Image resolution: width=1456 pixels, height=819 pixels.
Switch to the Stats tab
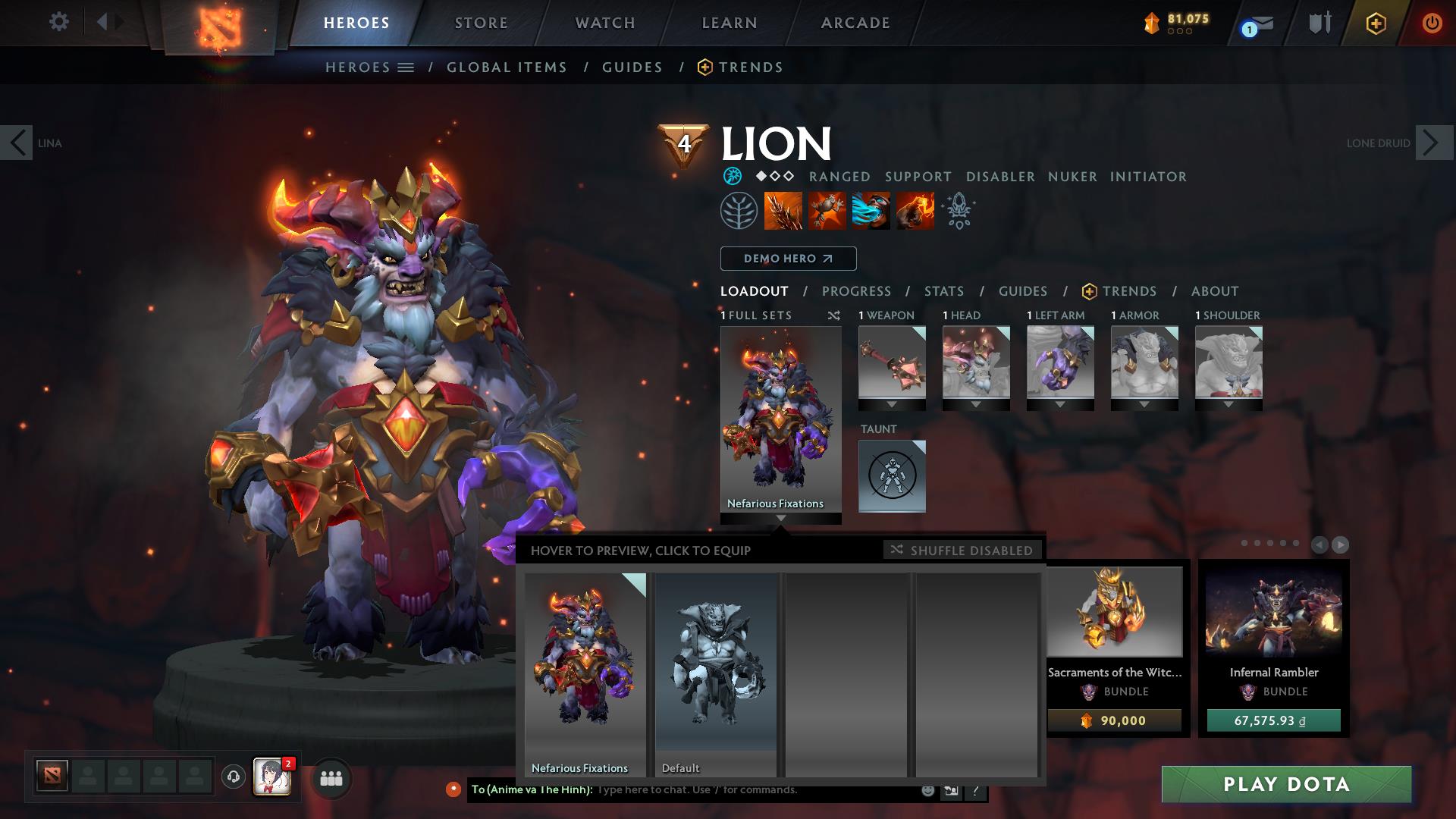click(x=943, y=291)
